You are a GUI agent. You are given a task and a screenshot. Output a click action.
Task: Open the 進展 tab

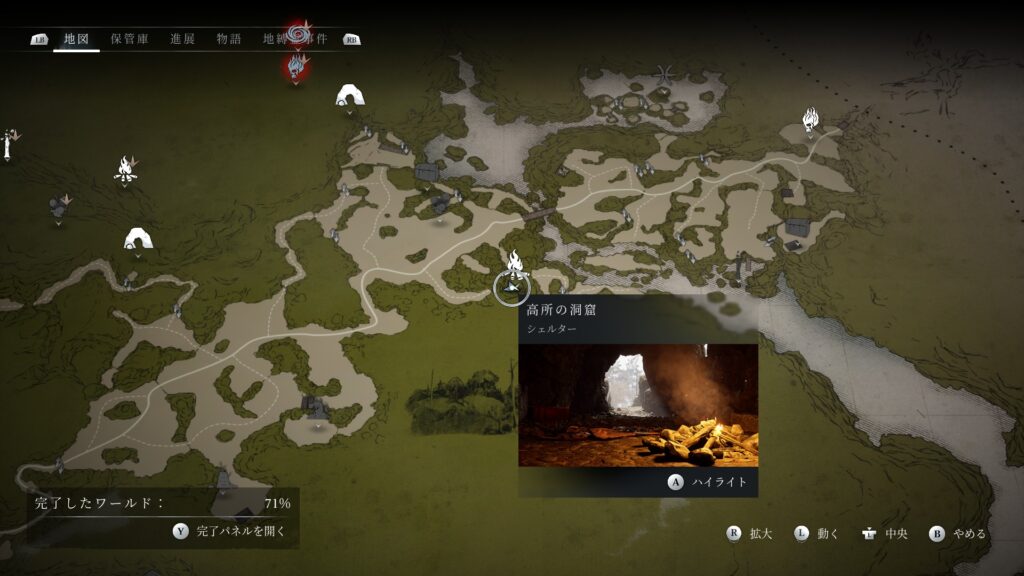click(182, 39)
